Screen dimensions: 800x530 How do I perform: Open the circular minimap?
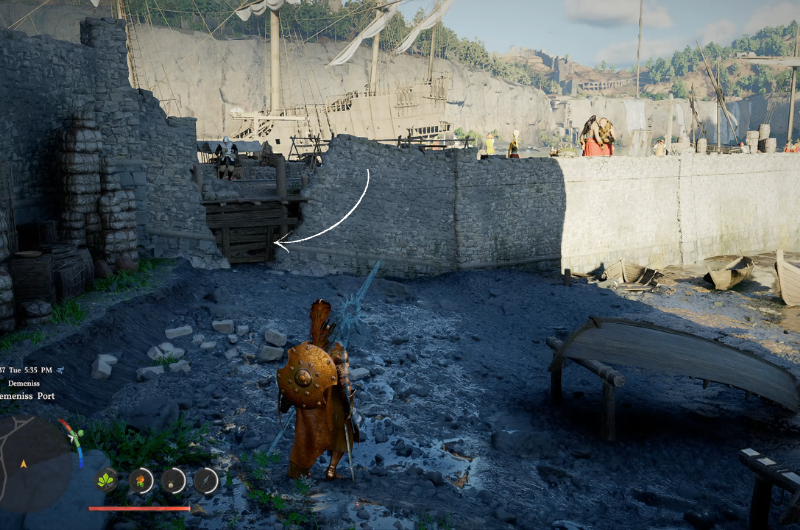pos(37,461)
